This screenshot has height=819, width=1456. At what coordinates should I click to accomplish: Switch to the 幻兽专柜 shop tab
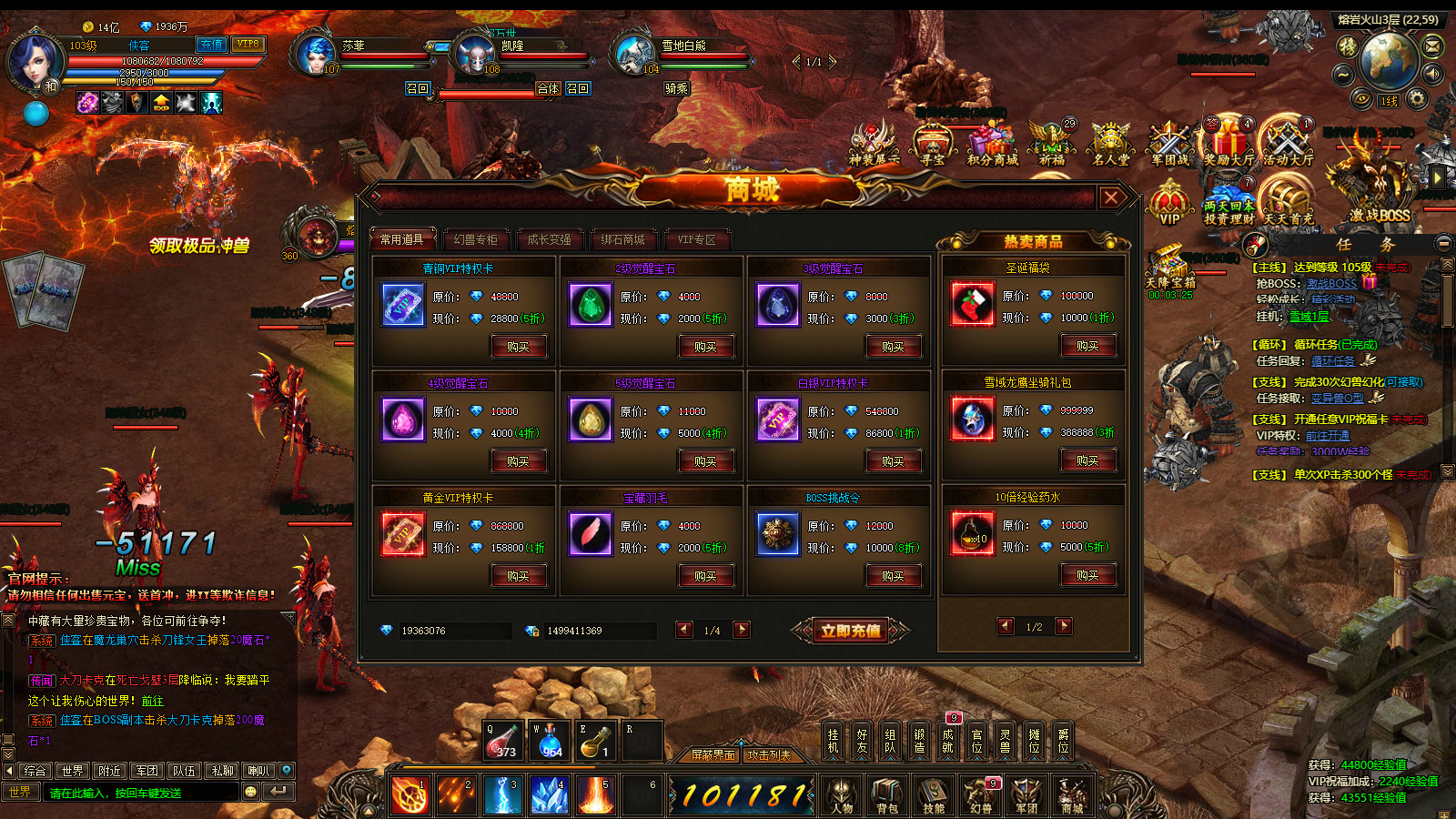coord(476,239)
